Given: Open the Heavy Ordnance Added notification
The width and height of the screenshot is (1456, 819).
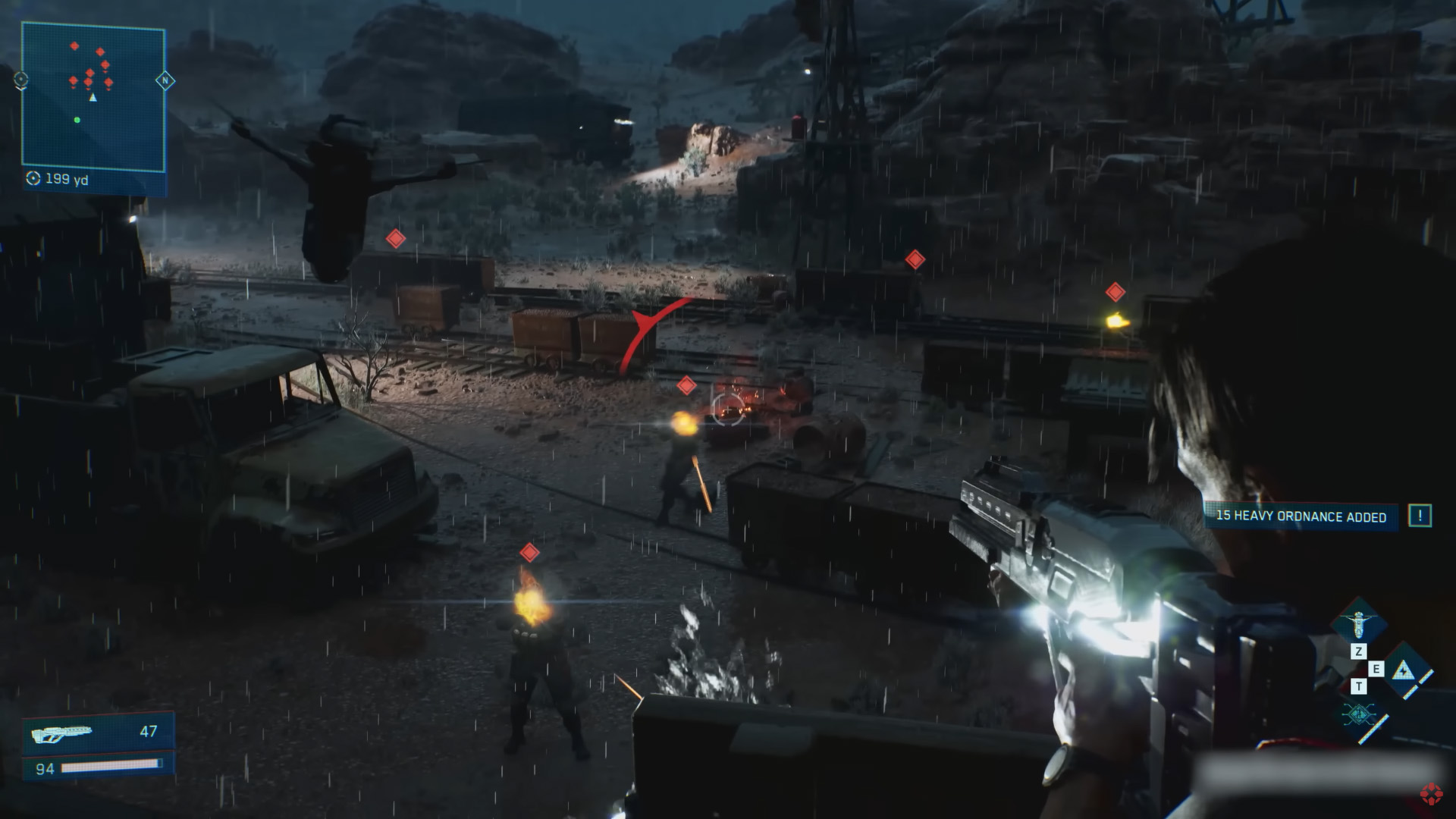Looking at the screenshot, I should (1301, 516).
